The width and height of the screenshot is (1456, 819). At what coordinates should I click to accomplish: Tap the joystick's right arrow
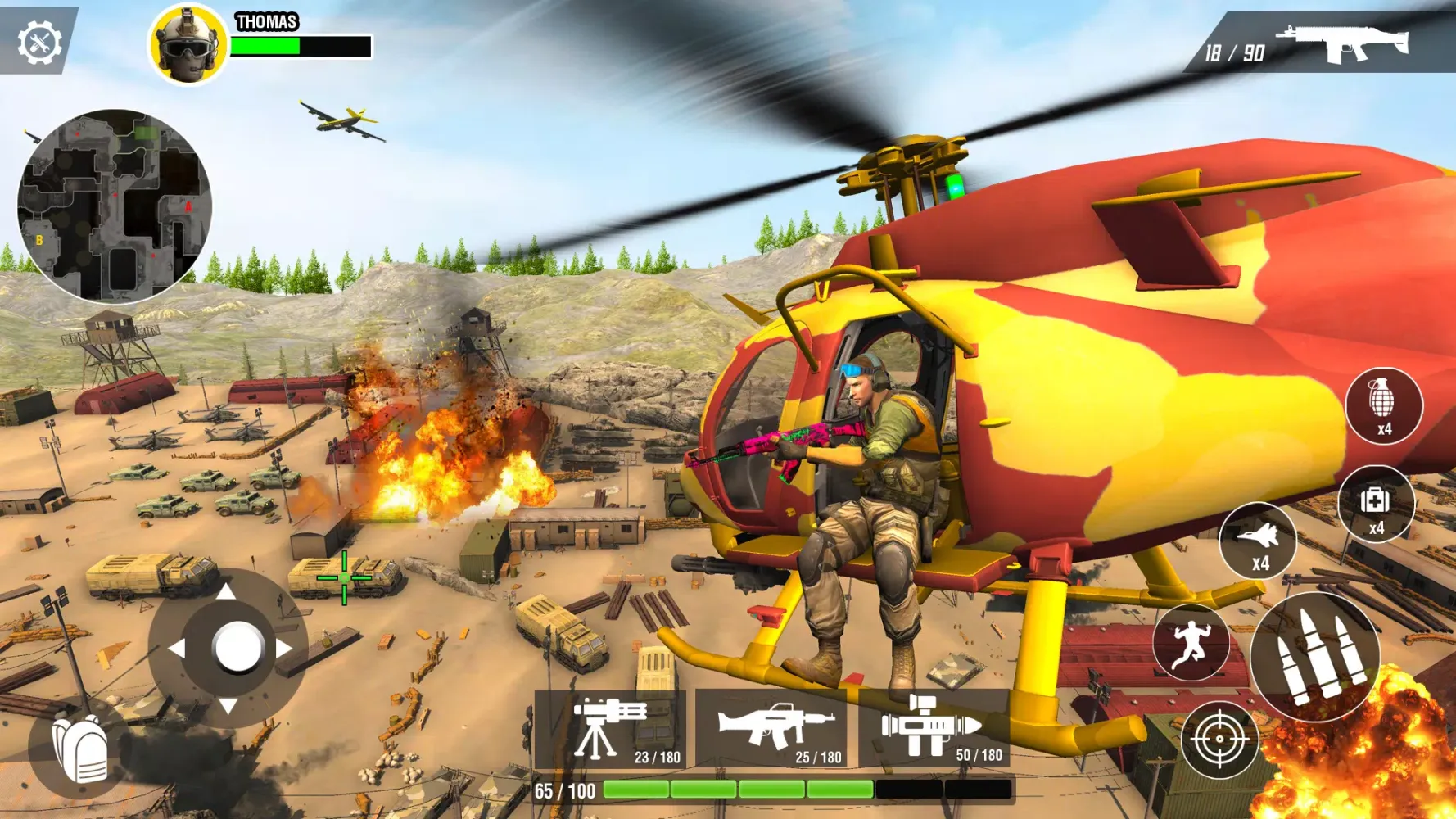tap(284, 649)
